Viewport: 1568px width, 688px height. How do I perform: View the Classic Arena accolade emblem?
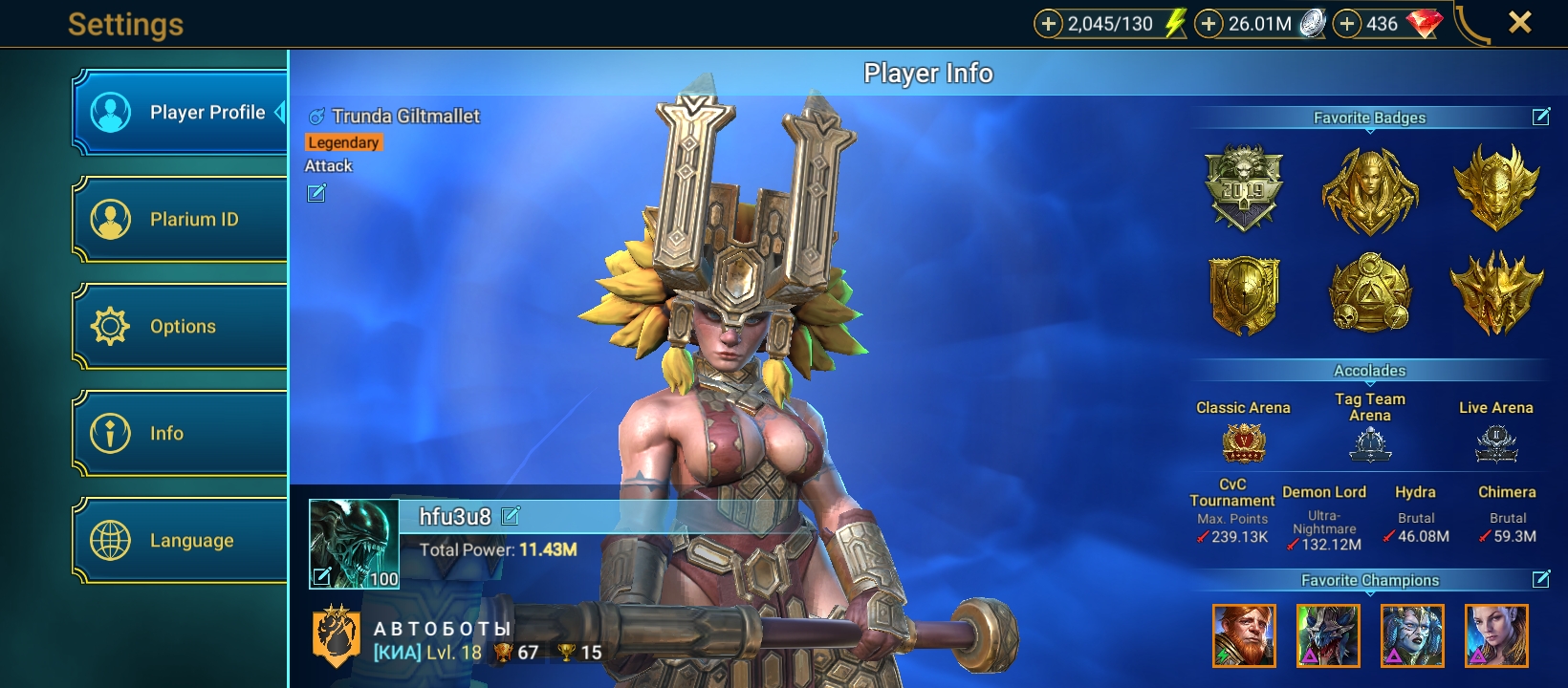tap(1243, 443)
